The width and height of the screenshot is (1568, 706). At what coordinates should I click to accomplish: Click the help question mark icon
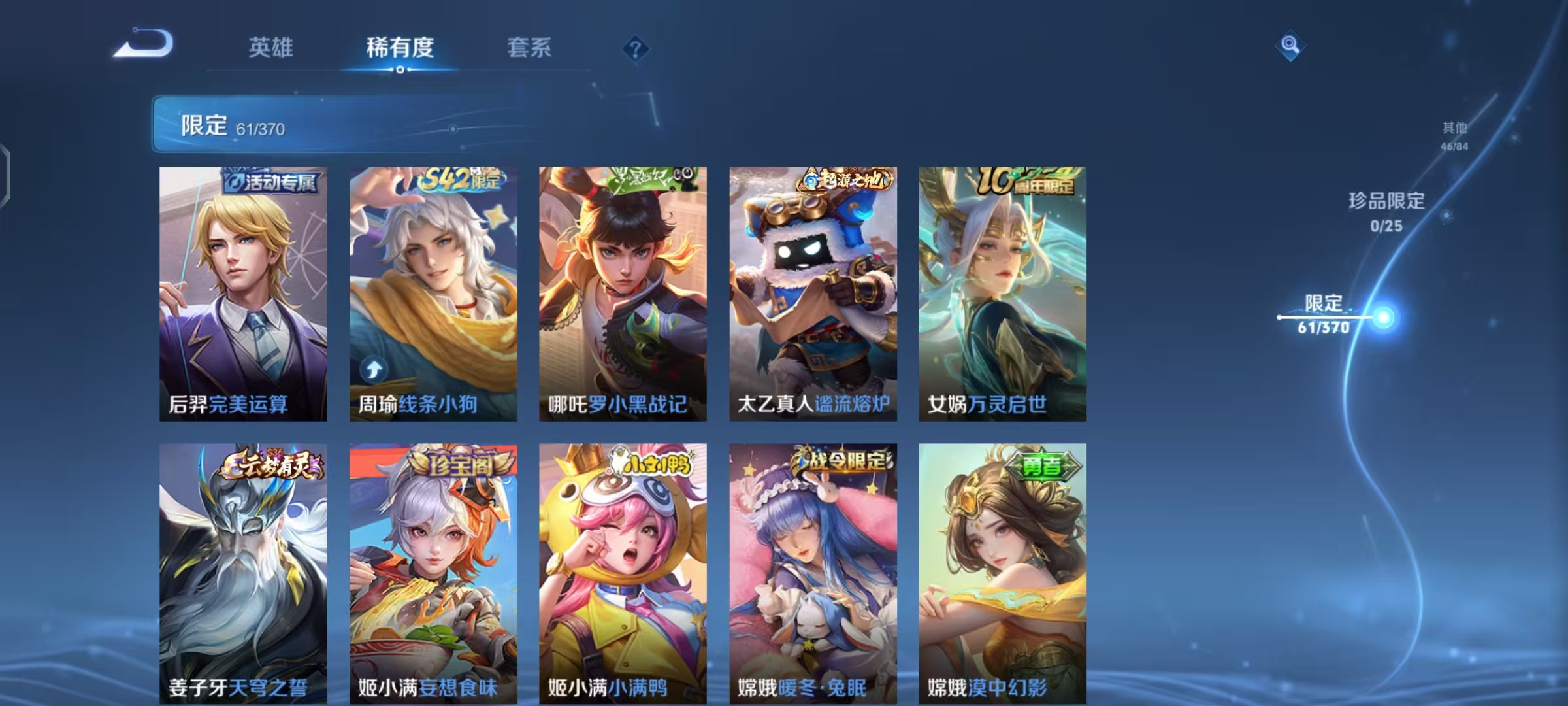pyautogui.click(x=634, y=47)
